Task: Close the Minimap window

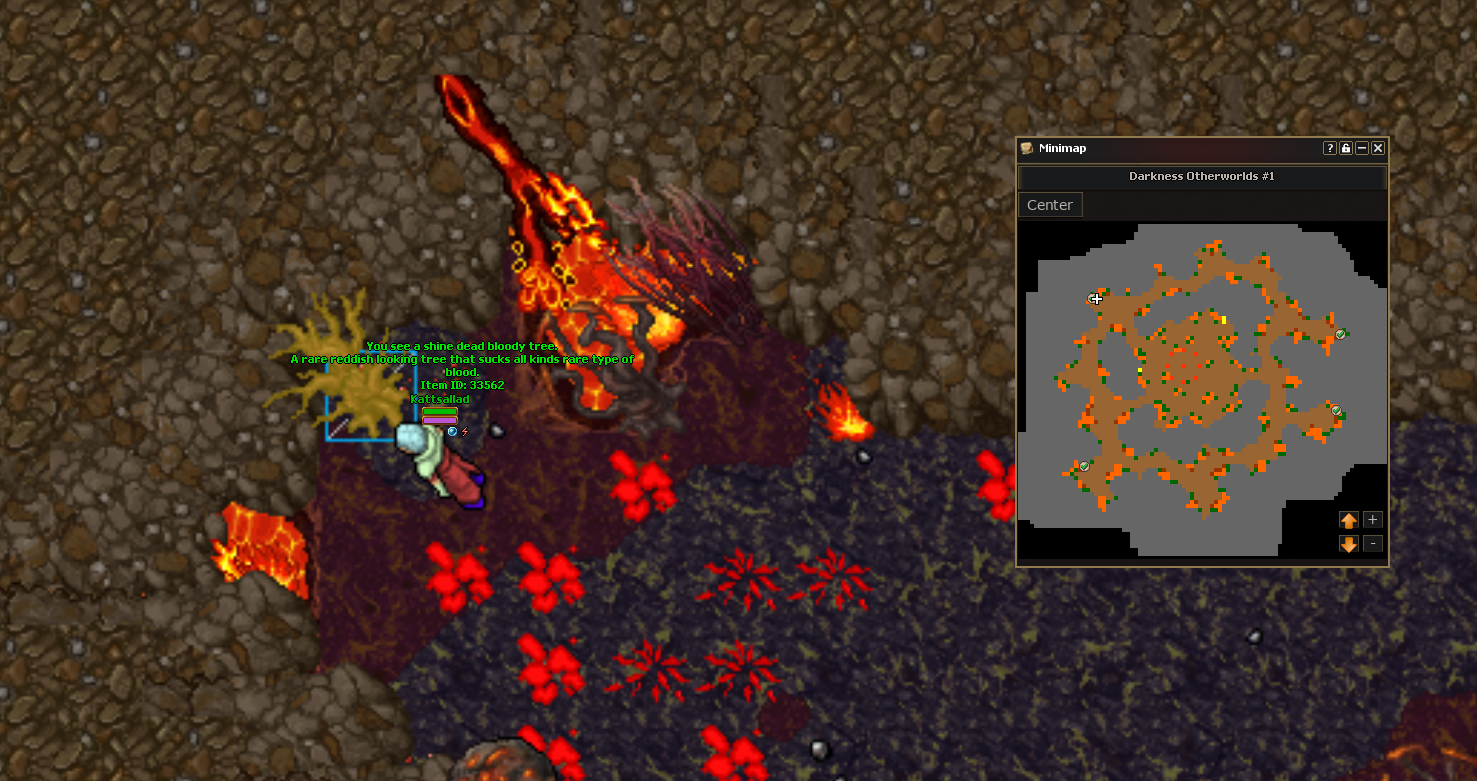Action: (x=1378, y=148)
